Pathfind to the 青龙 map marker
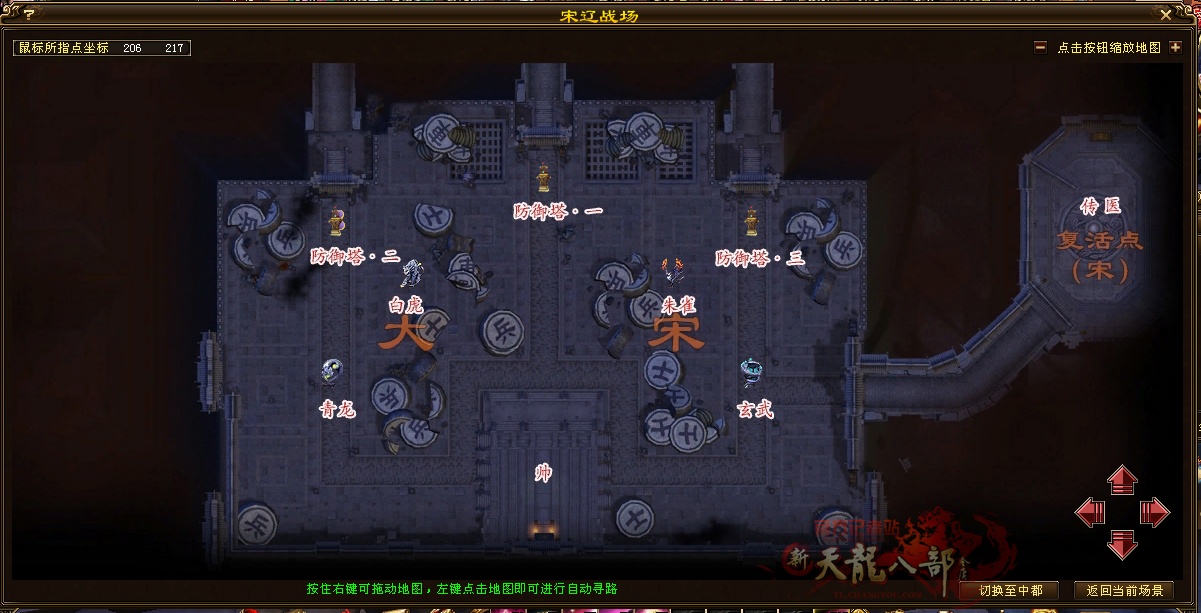The height and width of the screenshot is (613, 1201). (332, 373)
